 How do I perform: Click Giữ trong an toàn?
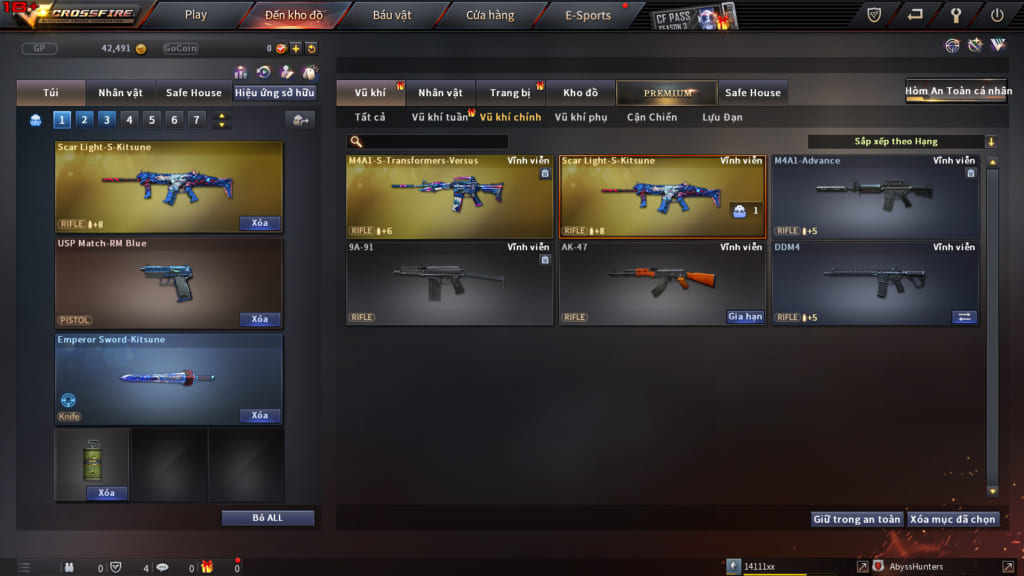click(x=857, y=519)
